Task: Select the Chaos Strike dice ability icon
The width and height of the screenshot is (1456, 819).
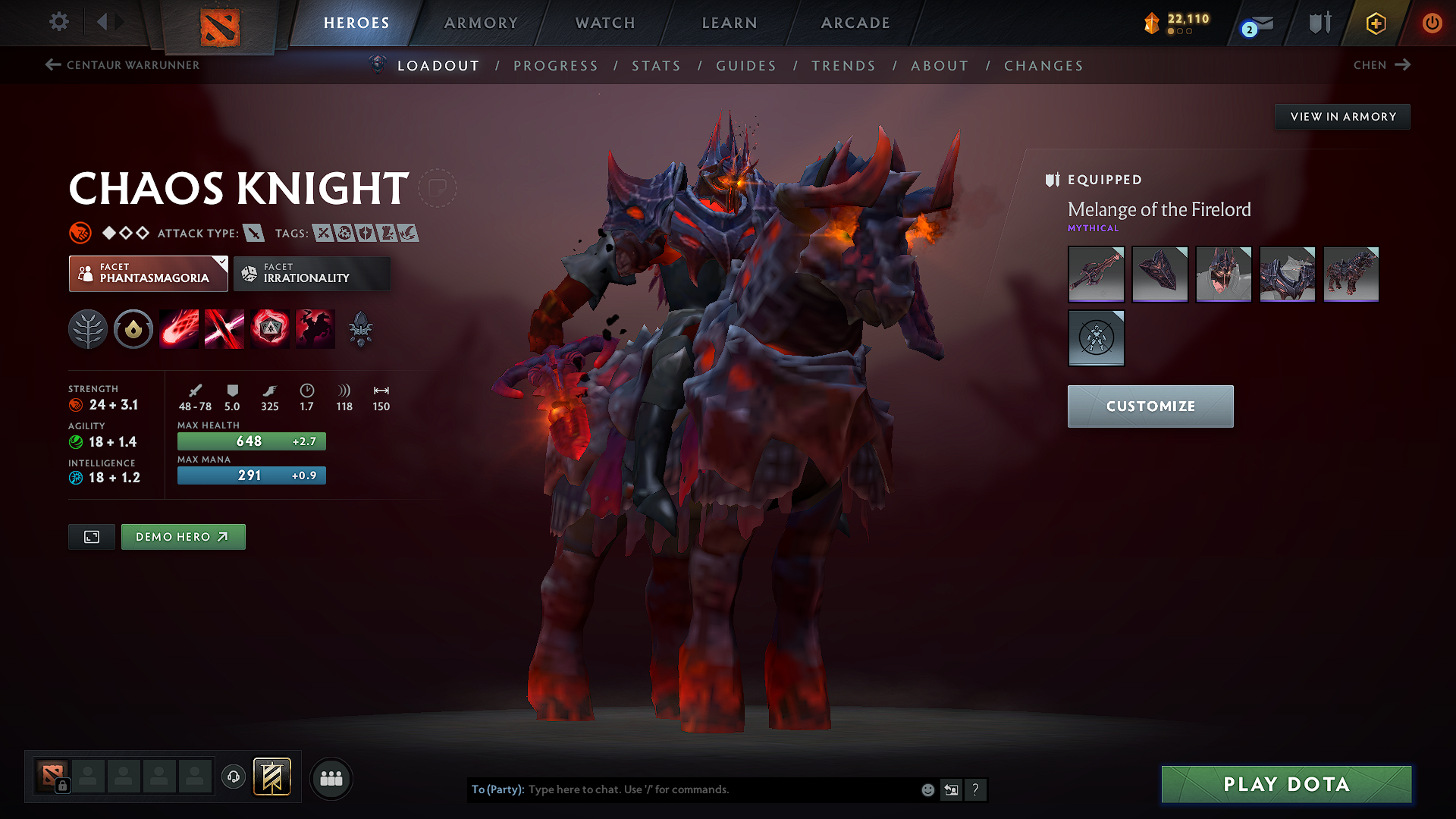Action: tap(270, 328)
